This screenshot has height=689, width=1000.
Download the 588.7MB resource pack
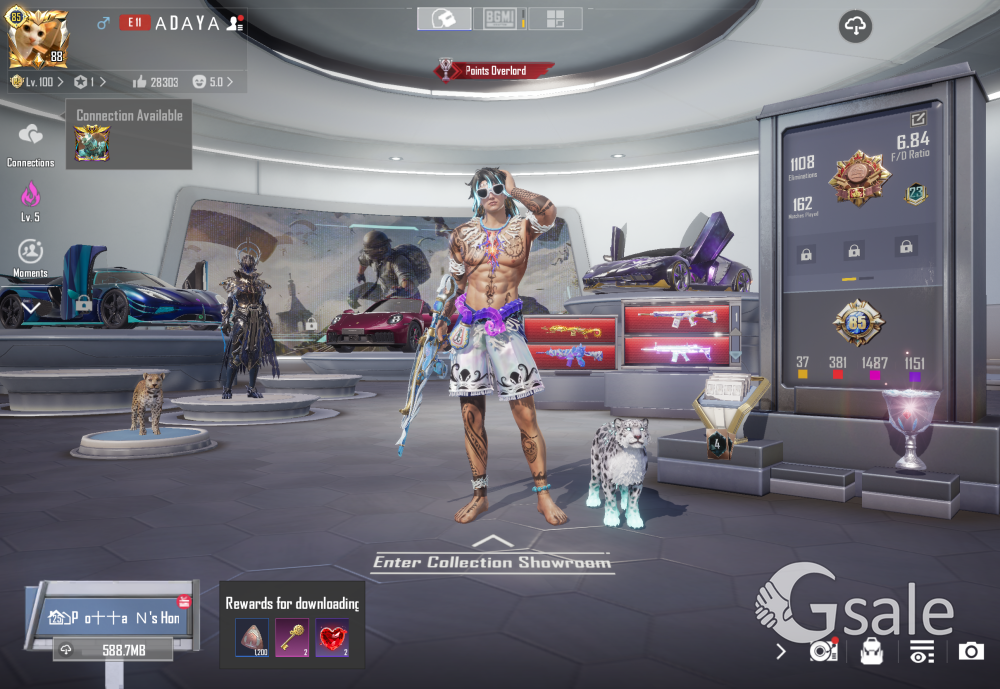pos(113,650)
